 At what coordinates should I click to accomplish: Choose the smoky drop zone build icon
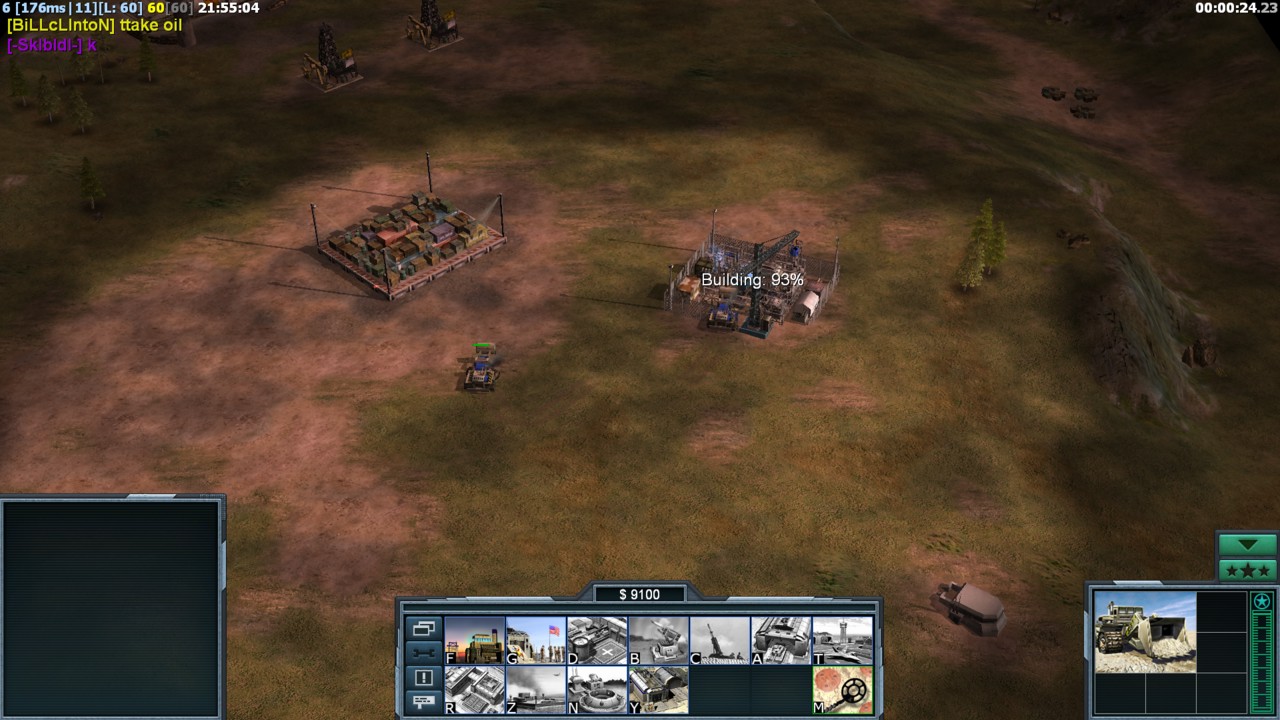[536, 690]
